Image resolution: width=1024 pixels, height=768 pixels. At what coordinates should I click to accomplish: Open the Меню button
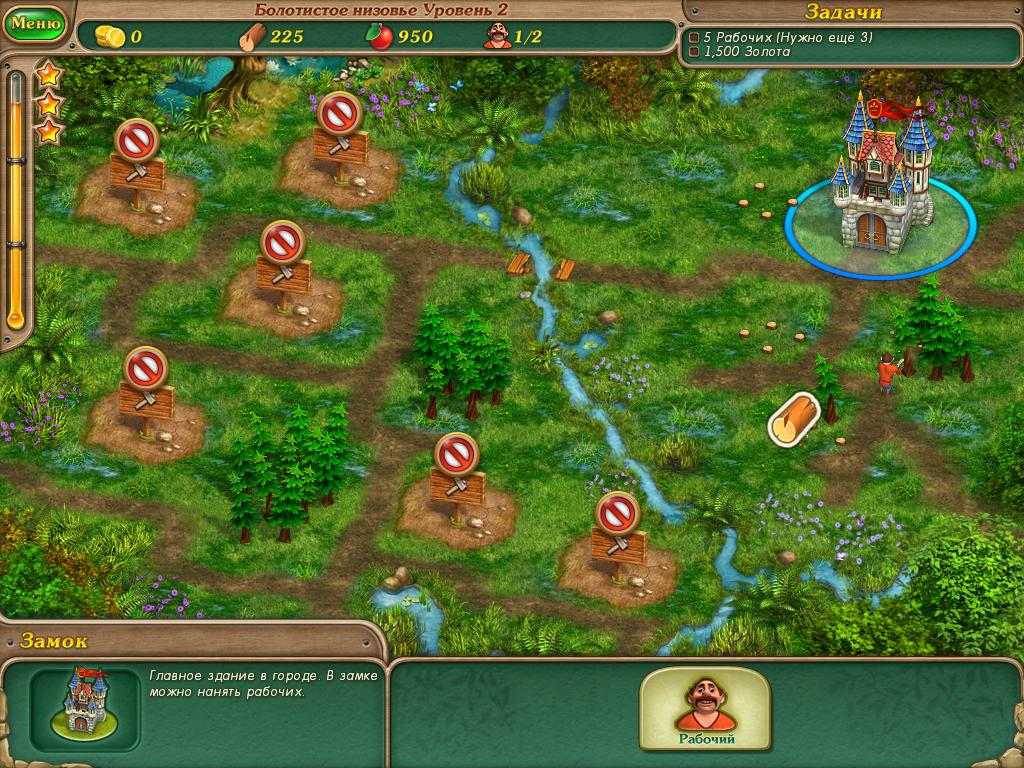[34, 22]
